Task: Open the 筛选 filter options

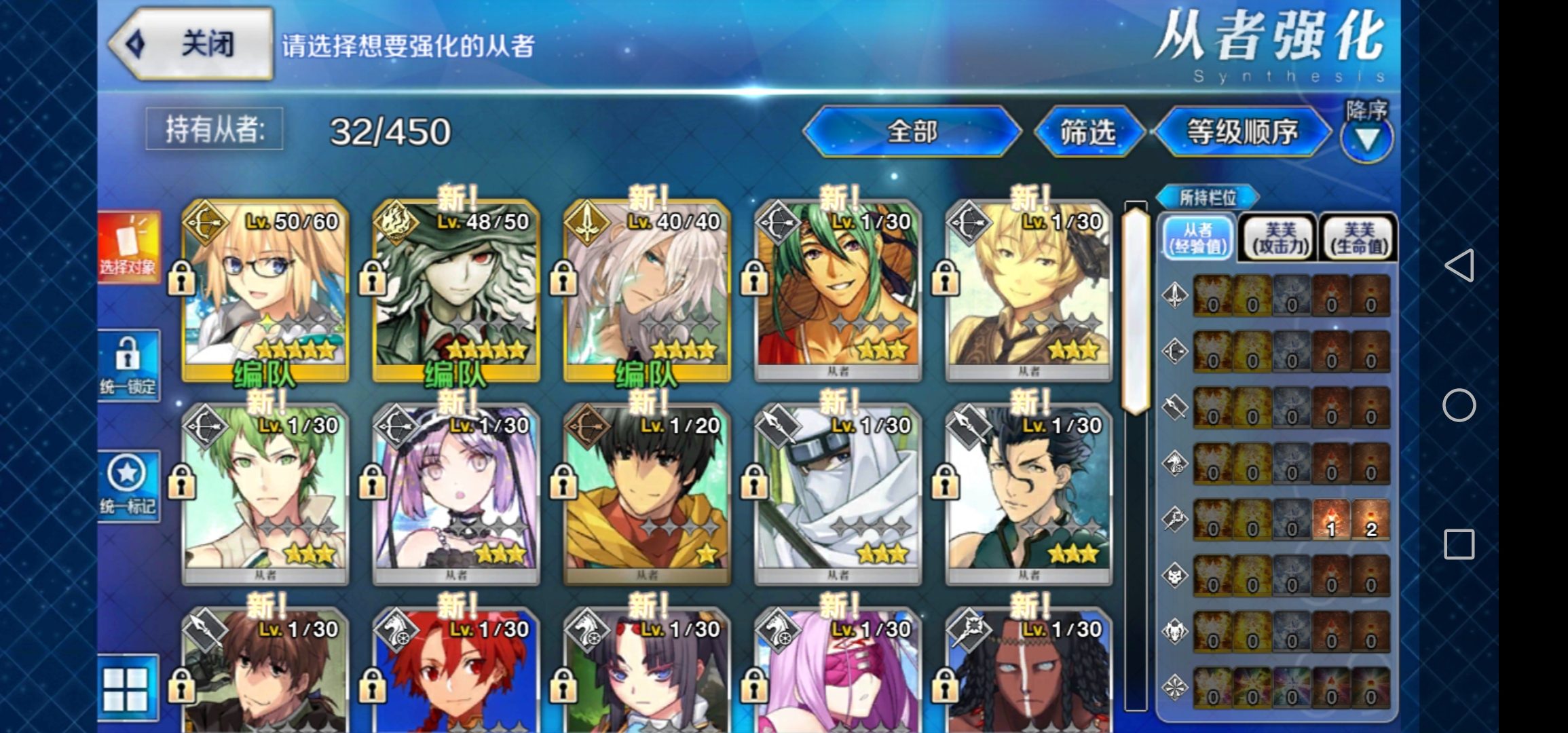Action: click(1087, 132)
